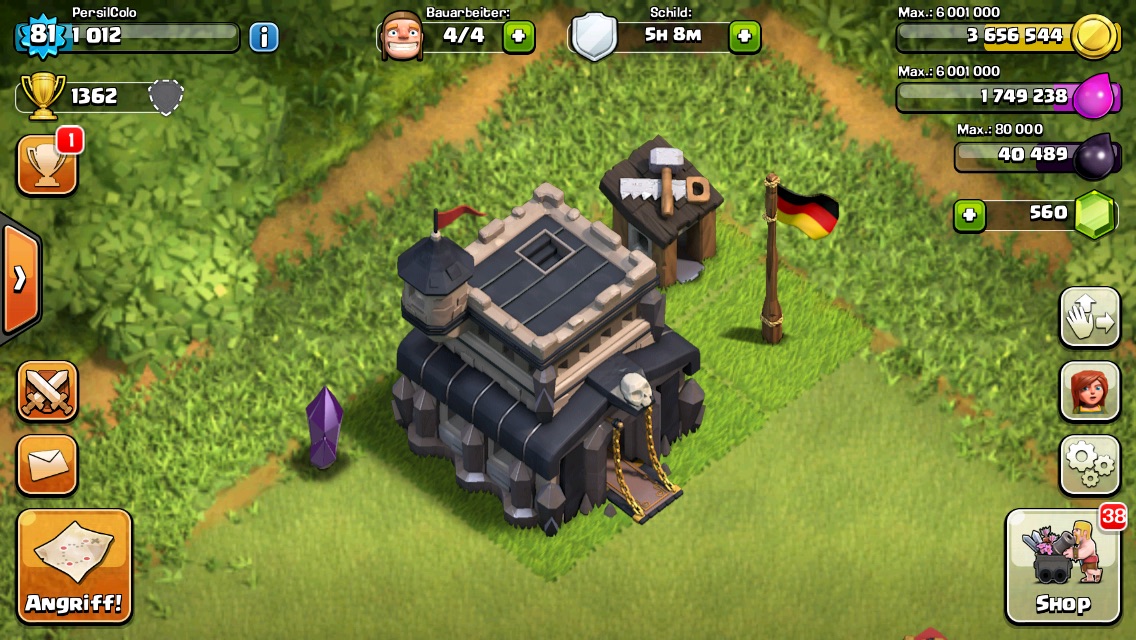
Task: Open the settings gears button
Action: pos(1090,464)
